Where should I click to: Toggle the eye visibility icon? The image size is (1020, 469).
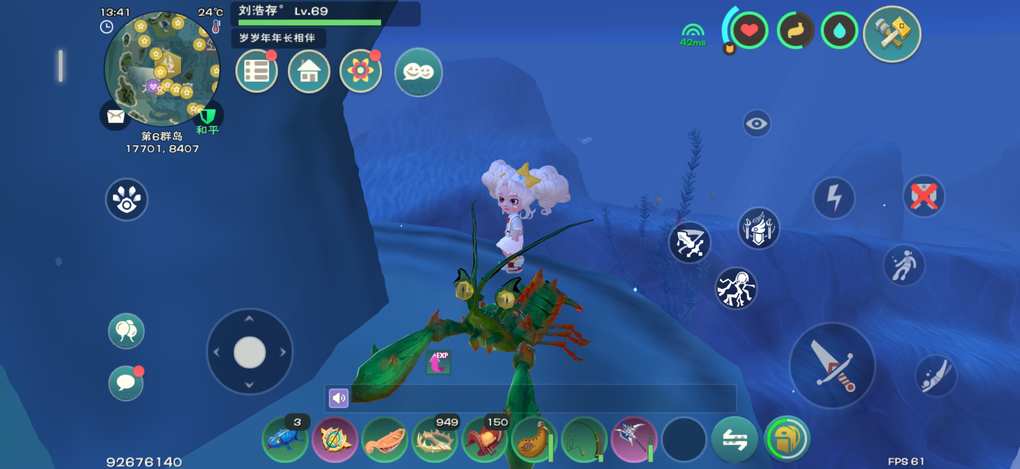pos(757,124)
